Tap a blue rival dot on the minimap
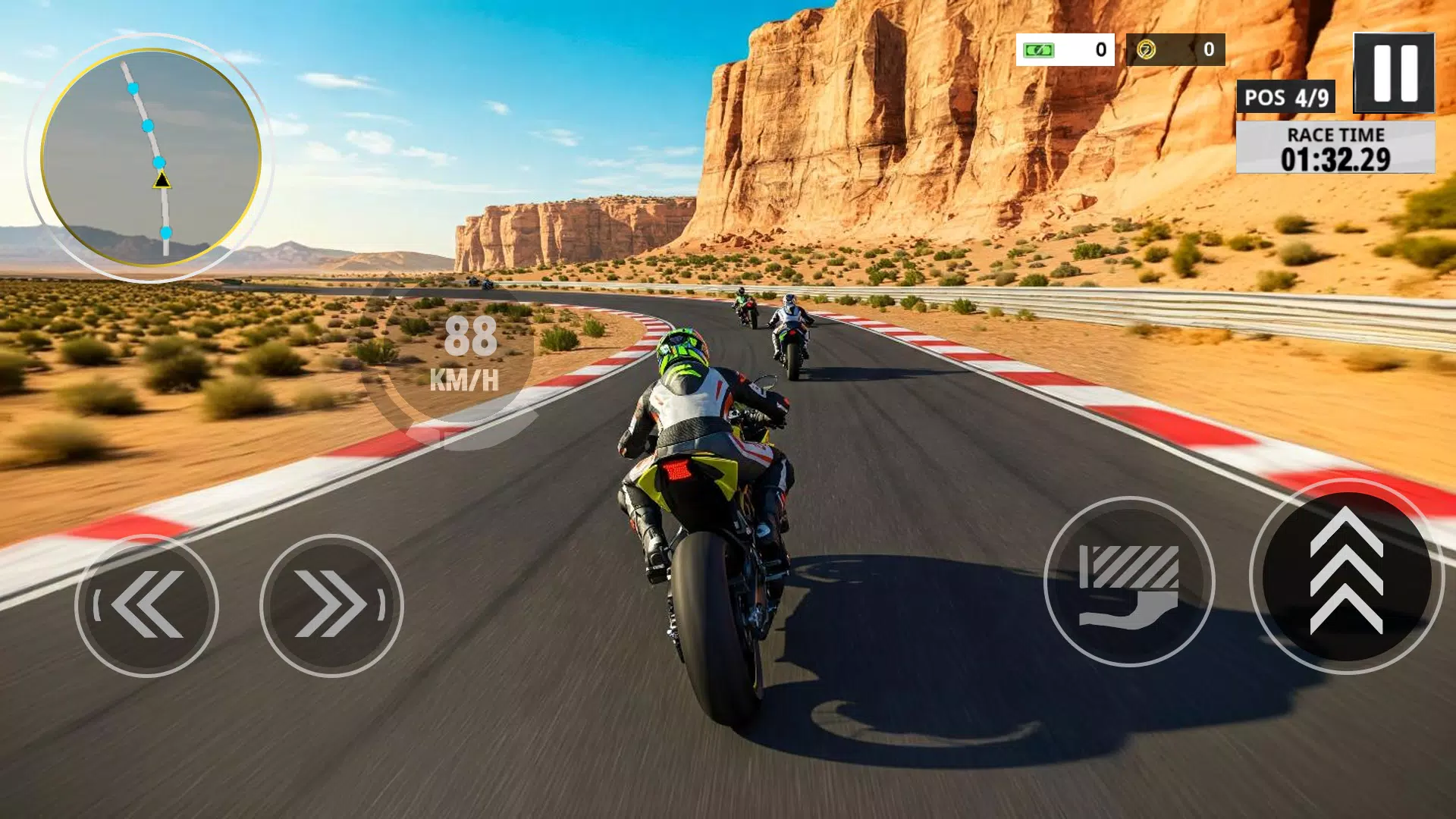 pyautogui.click(x=149, y=126)
